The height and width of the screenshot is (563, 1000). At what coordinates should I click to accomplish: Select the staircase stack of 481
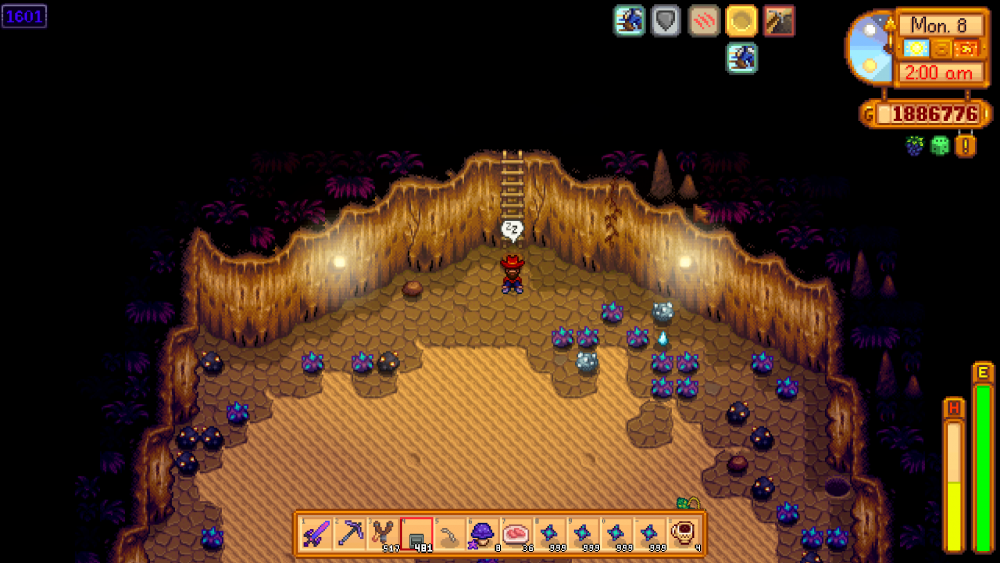417,533
